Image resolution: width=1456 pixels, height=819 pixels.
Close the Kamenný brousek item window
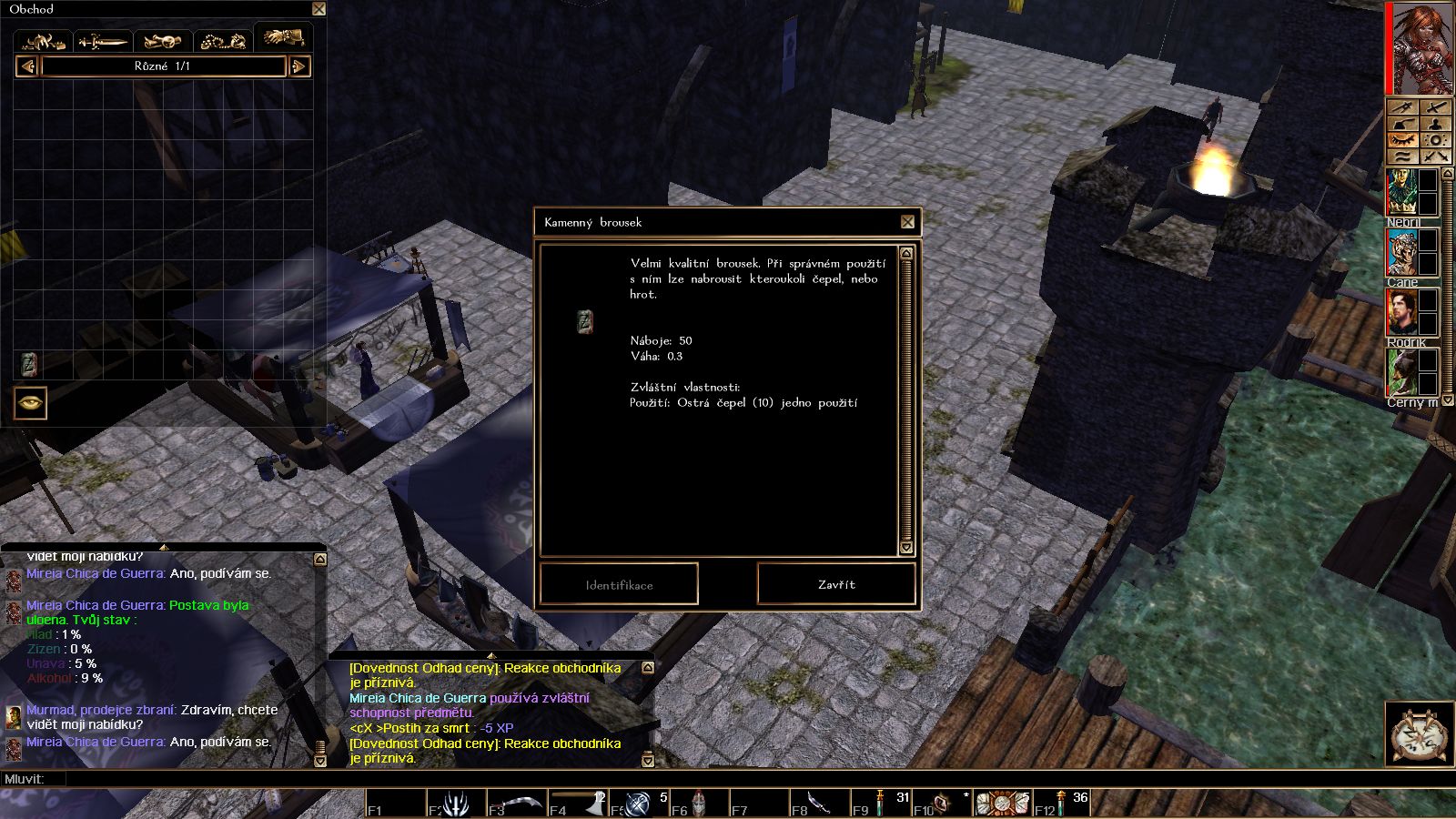click(907, 222)
